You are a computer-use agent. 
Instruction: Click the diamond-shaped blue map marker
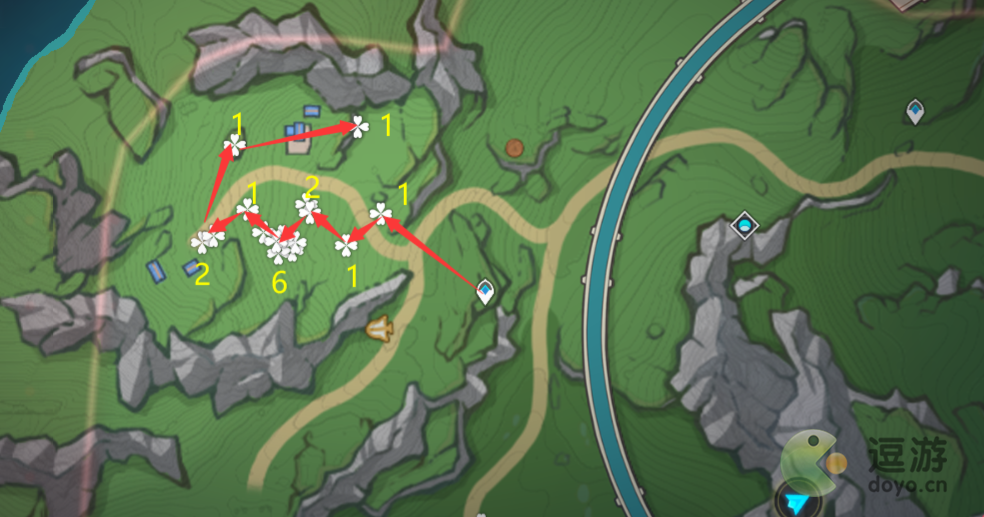[743, 225]
